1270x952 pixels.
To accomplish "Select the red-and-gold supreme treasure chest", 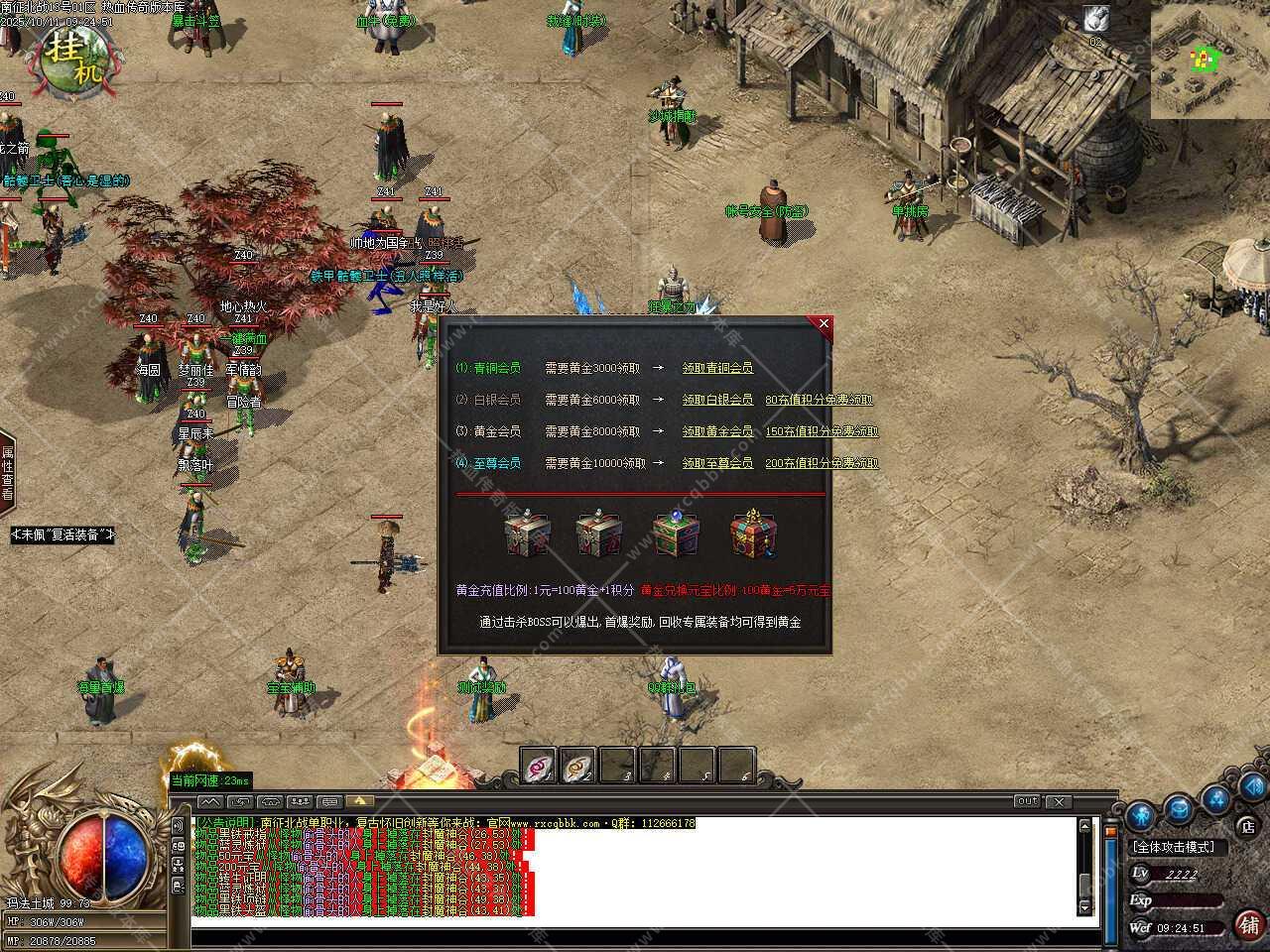I will point(752,535).
